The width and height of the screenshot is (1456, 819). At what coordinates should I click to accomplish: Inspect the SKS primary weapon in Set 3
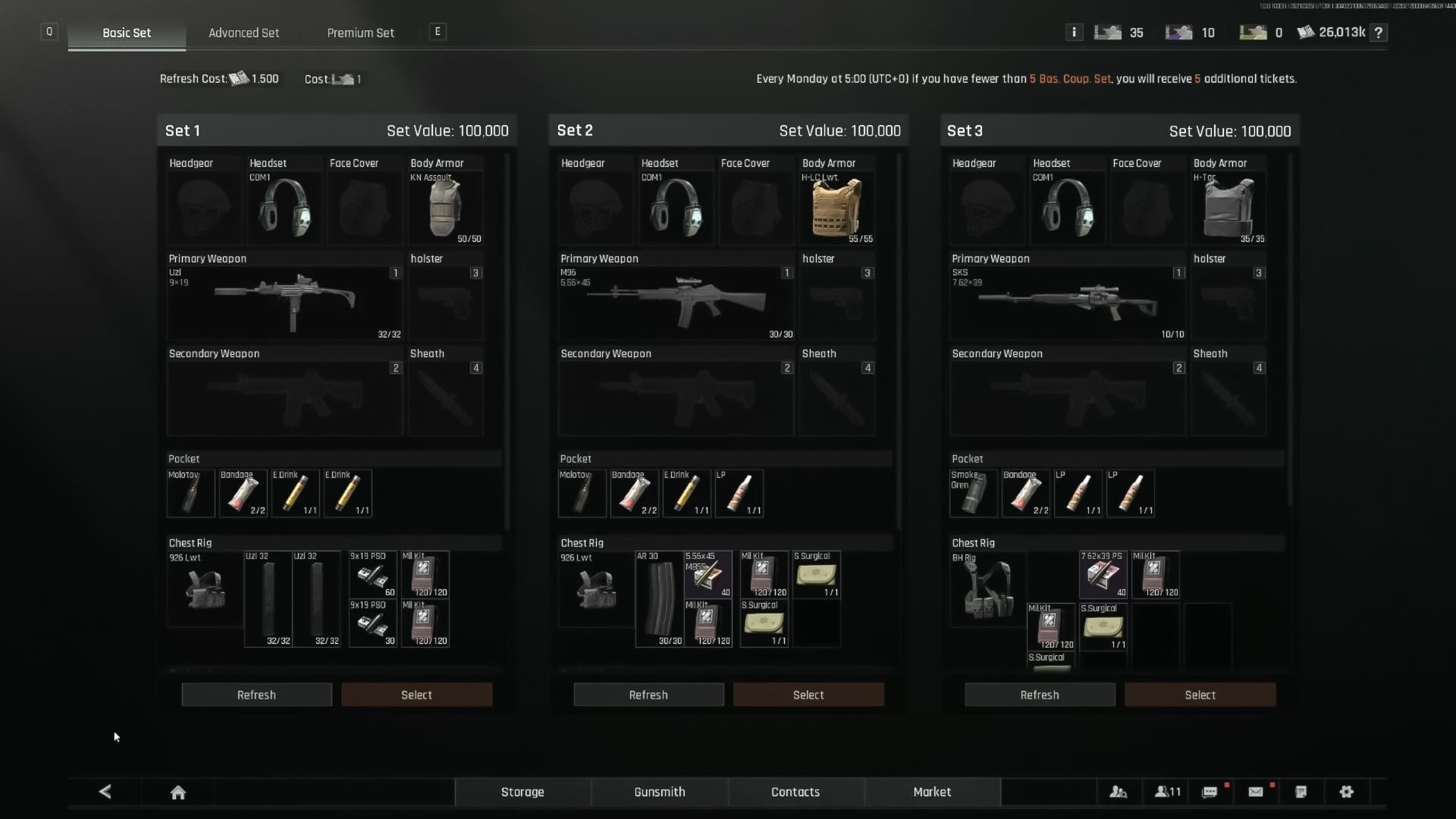coord(1068,303)
